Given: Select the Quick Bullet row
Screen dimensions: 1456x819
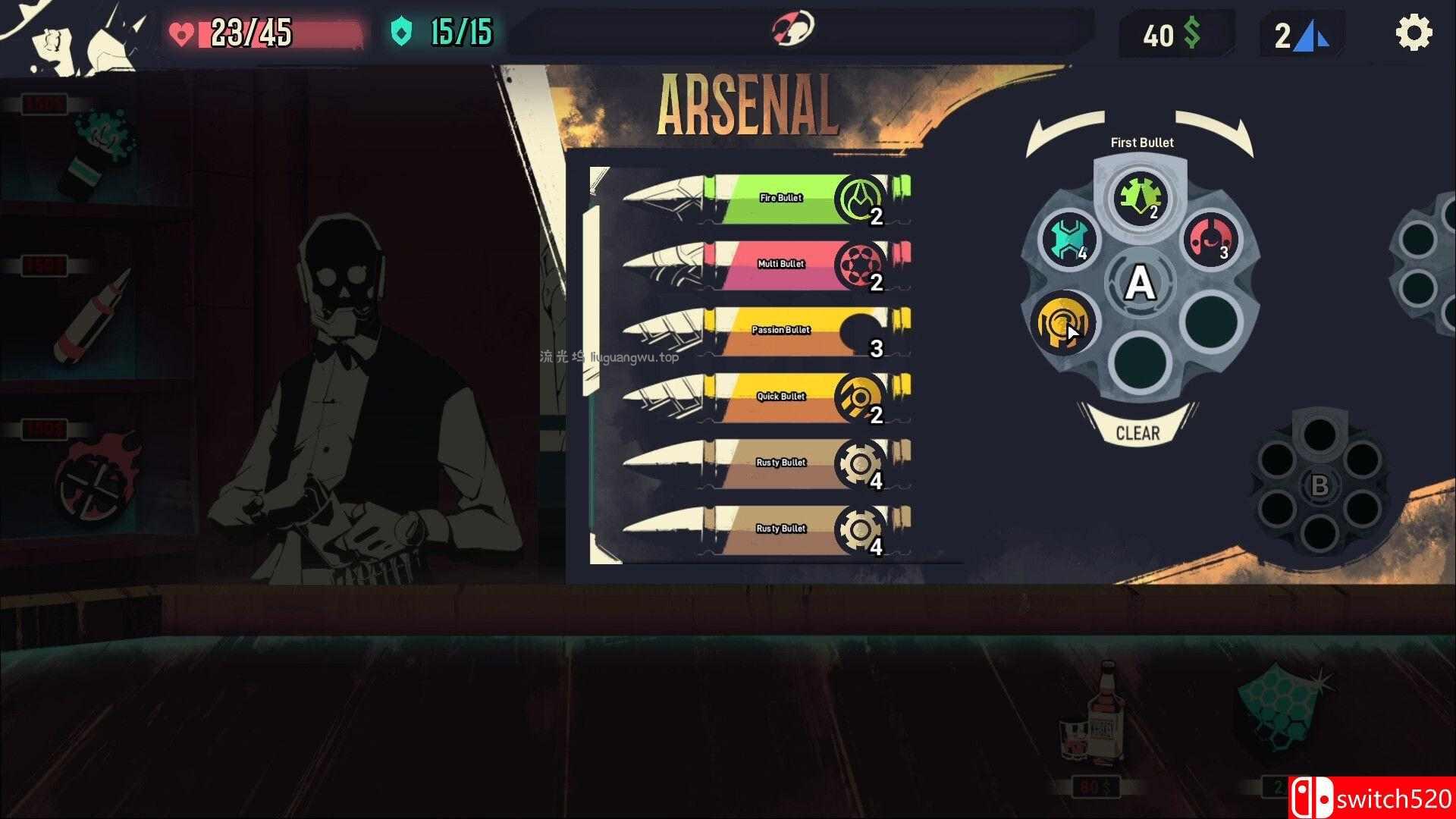Looking at the screenshot, I should (x=766, y=397).
